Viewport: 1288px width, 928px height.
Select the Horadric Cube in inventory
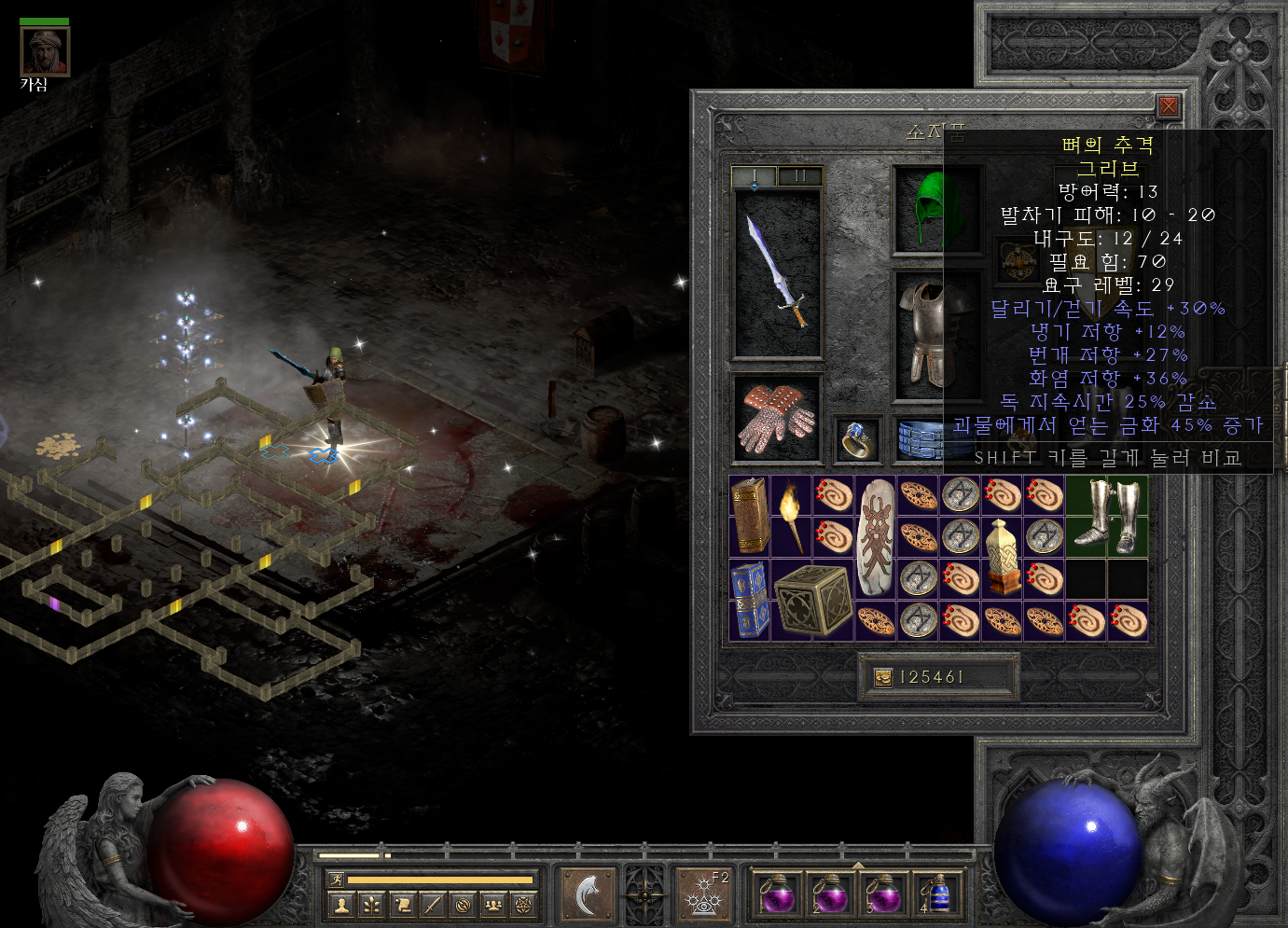click(812, 600)
